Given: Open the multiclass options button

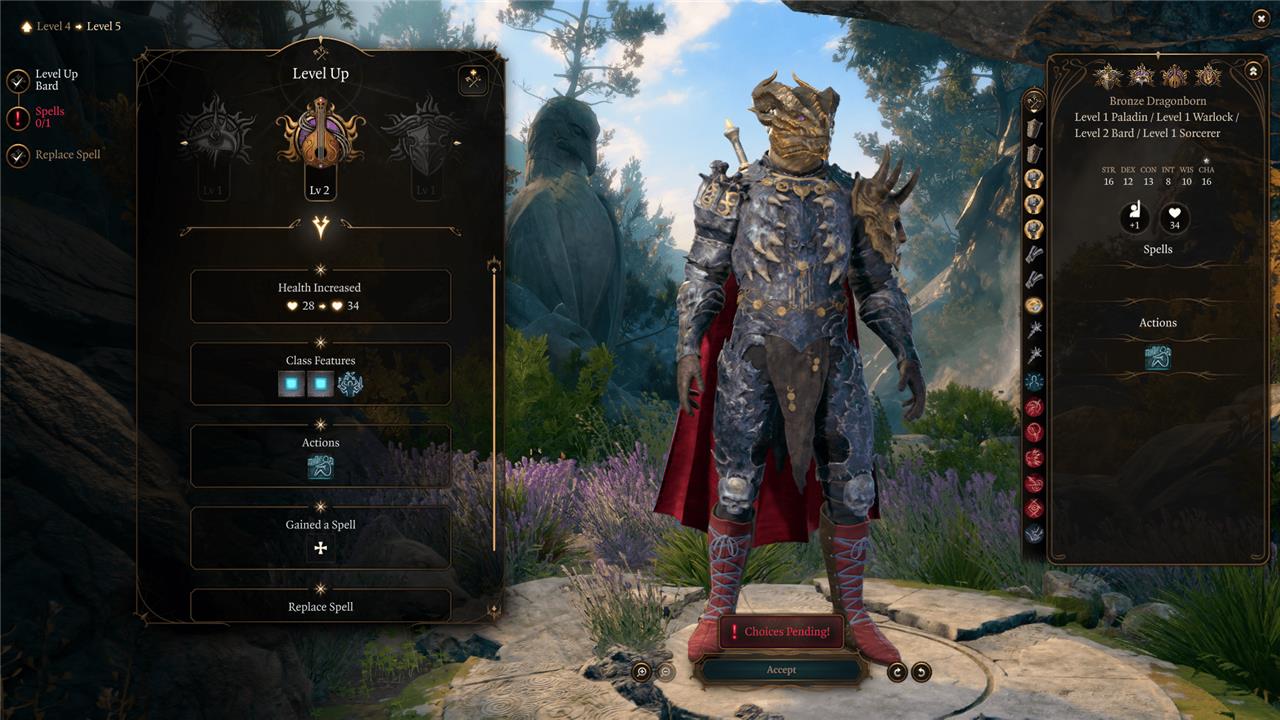Looking at the screenshot, I should 473,81.
